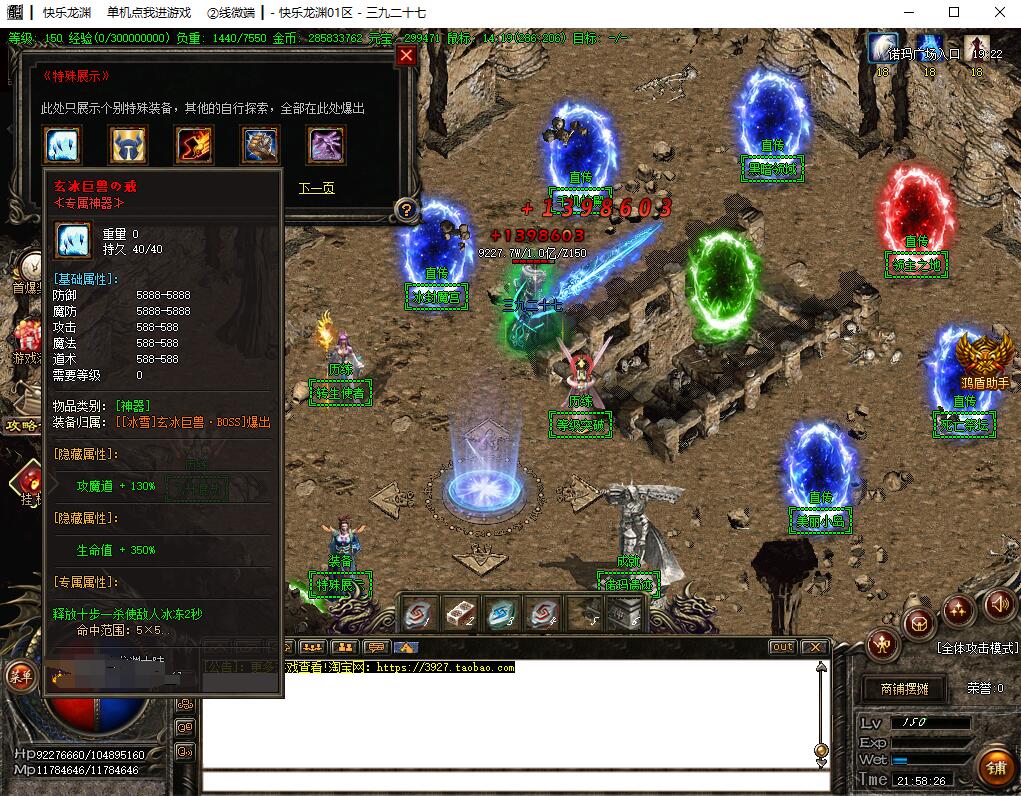Image resolution: width=1021 pixels, height=796 pixels.
Task: Use the blue scroll in hotbar slot 3
Action: click(502, 613)
